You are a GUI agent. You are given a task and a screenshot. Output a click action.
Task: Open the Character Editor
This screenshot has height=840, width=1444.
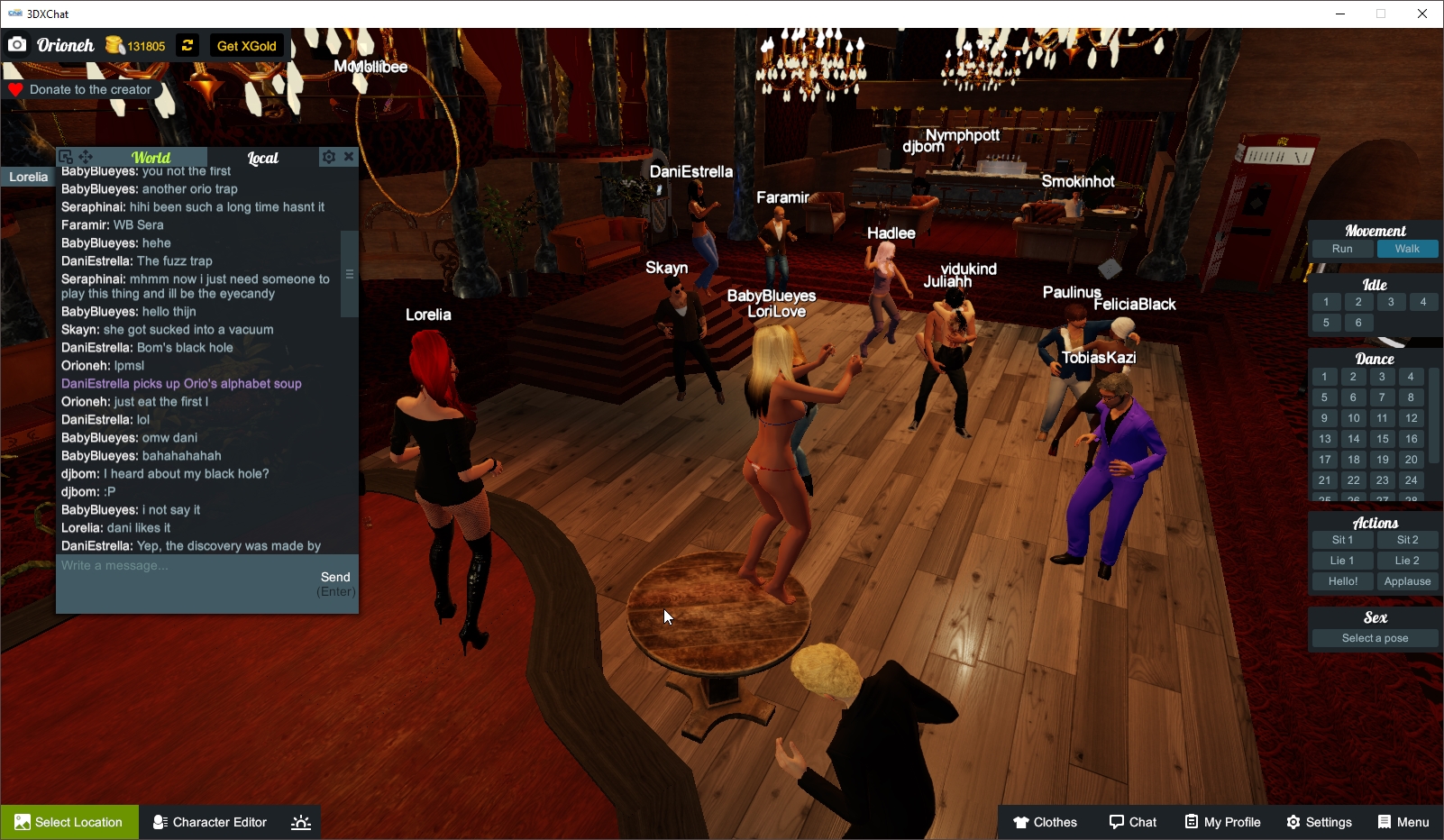[209, 821]
